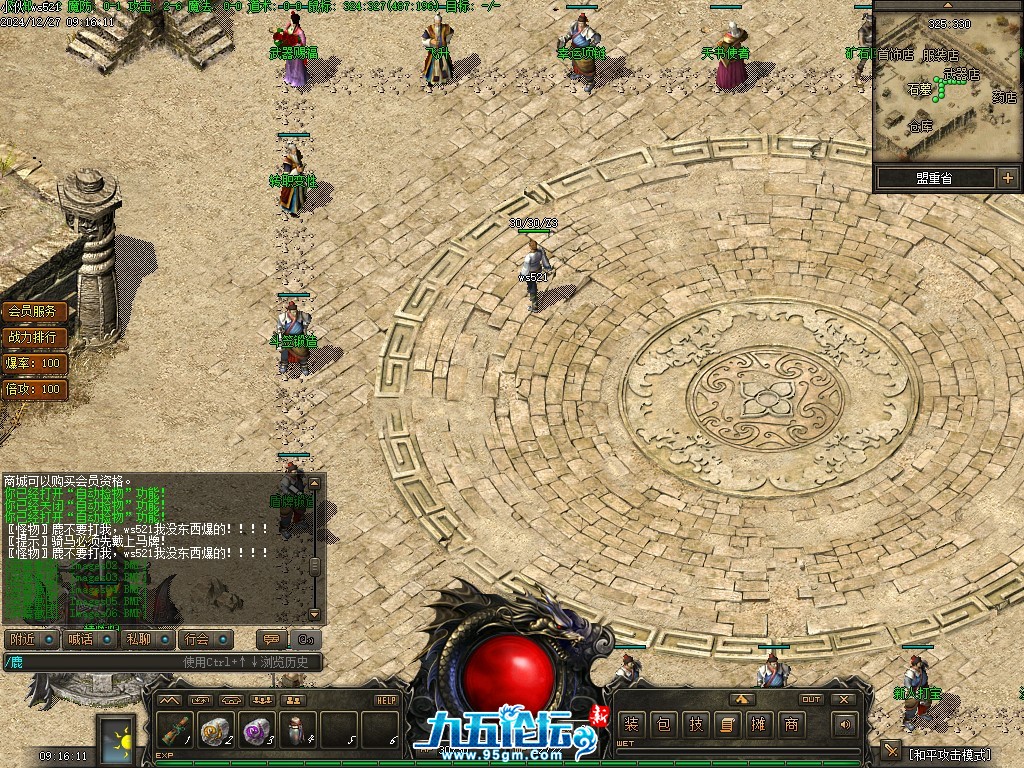Image resolution: width=1024 pixels, height=768 pixels.
Task: Open the 包 bag inventory
Action: pyautogui.click(x=664, y=724)
